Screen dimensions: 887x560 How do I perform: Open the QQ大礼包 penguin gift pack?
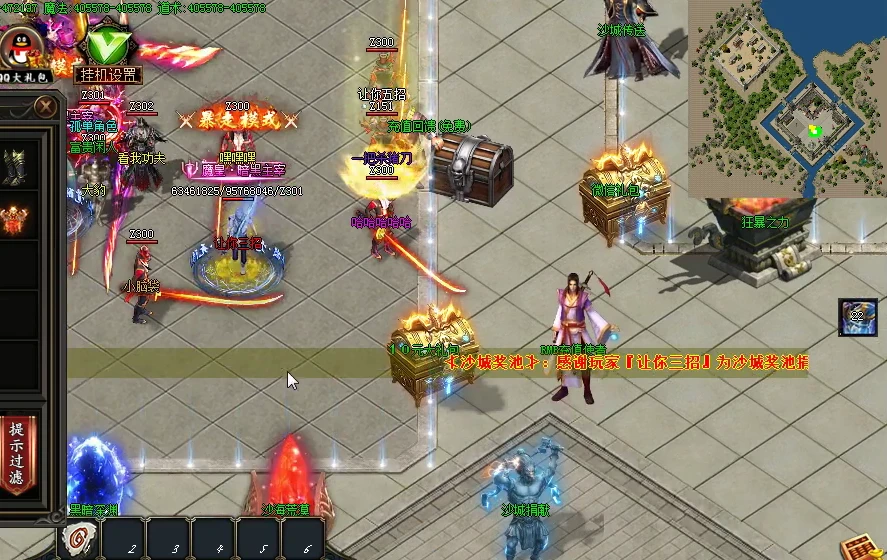[x=18, y=52]
